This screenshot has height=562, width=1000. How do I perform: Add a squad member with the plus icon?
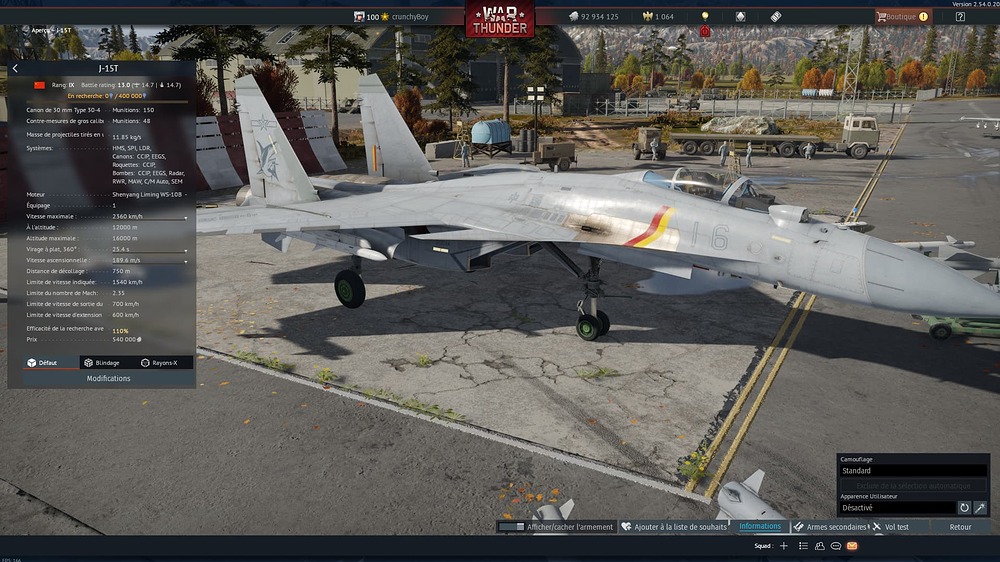784,546
